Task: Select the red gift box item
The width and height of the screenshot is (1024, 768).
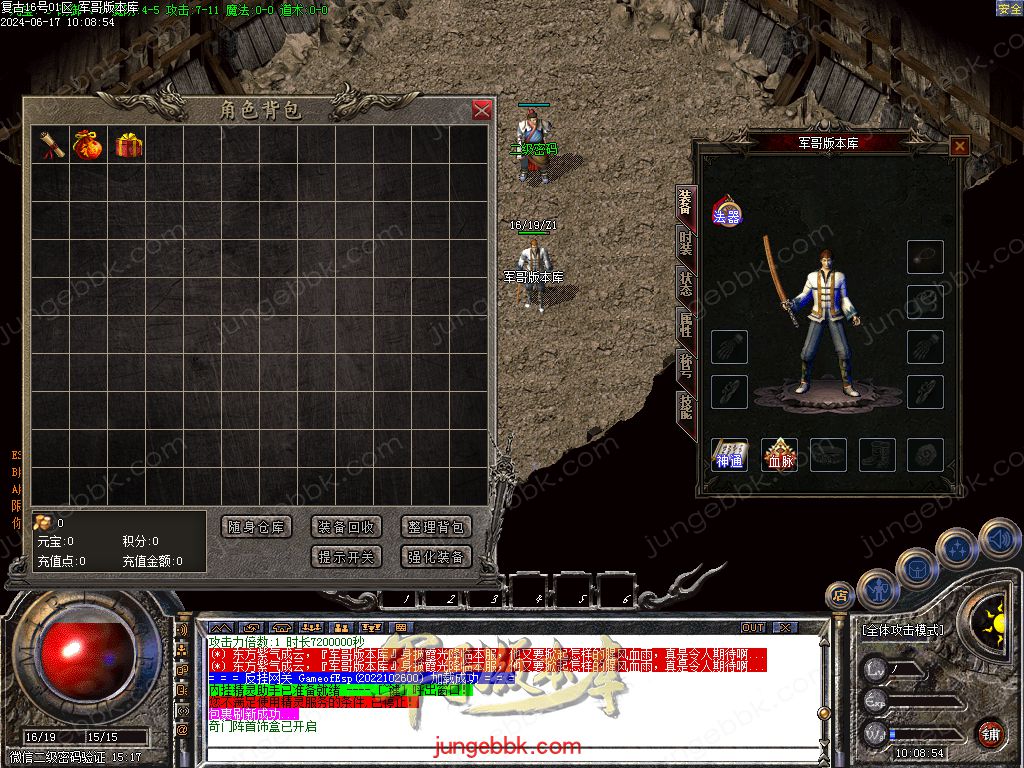Action: 128,145
